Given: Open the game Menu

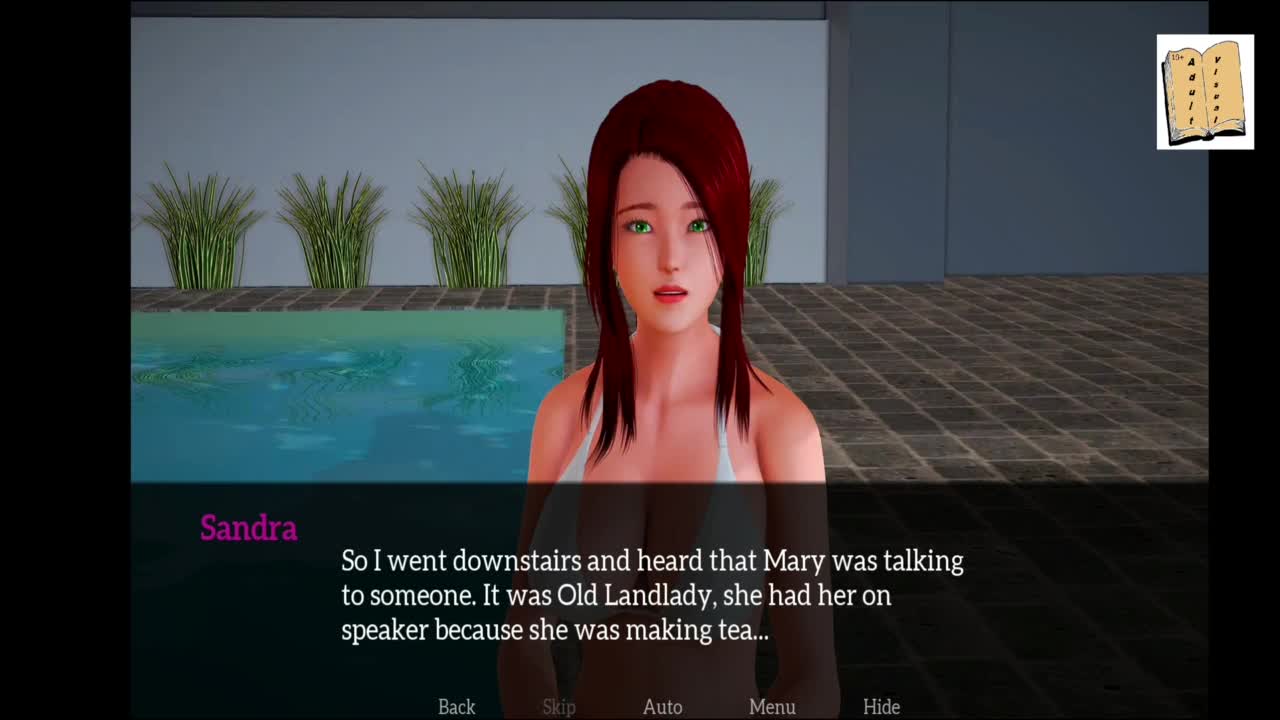Looking at the screenshot, I should 772,707.
